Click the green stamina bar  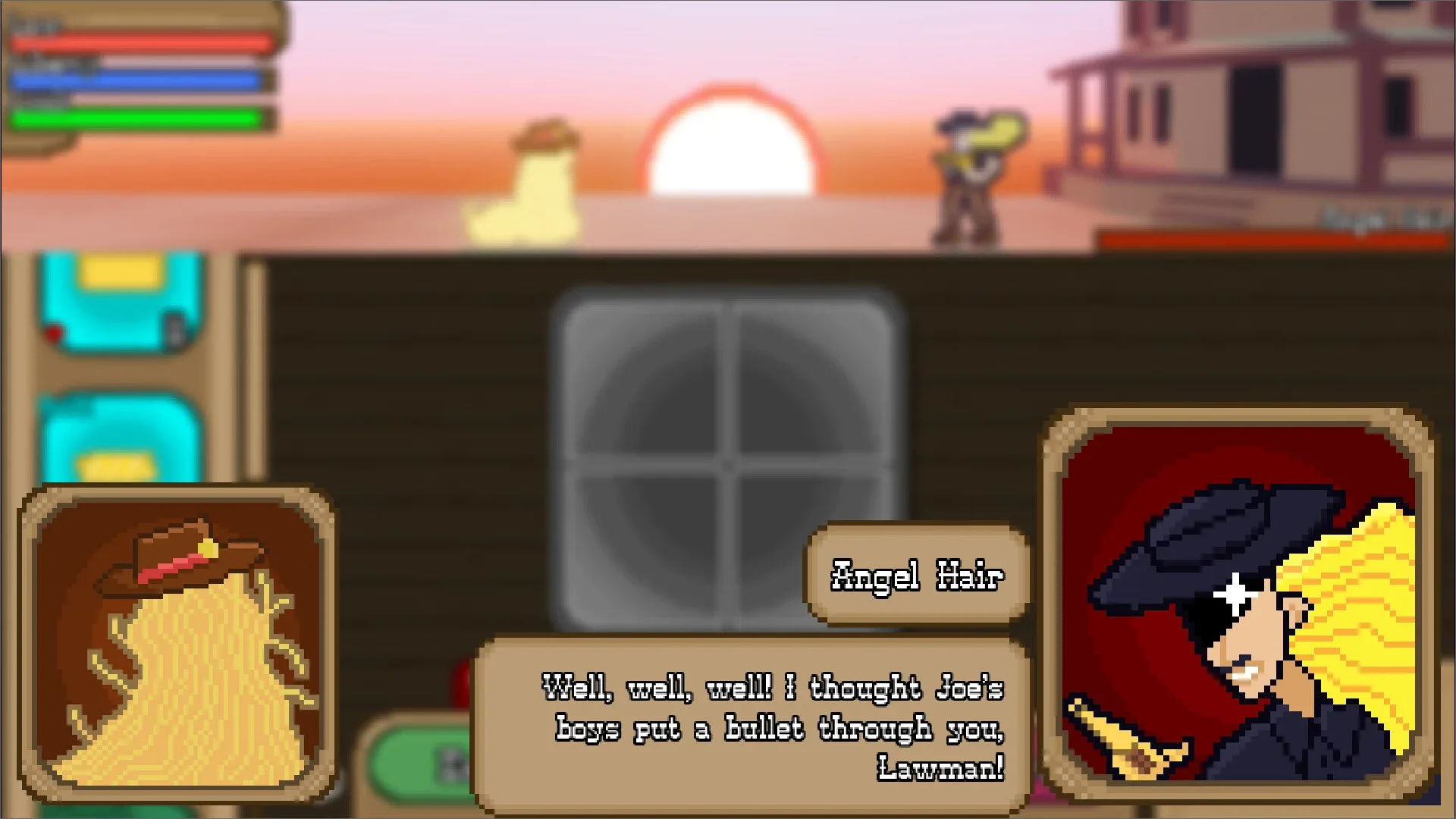pyautogui.click(x=136, y=118)
